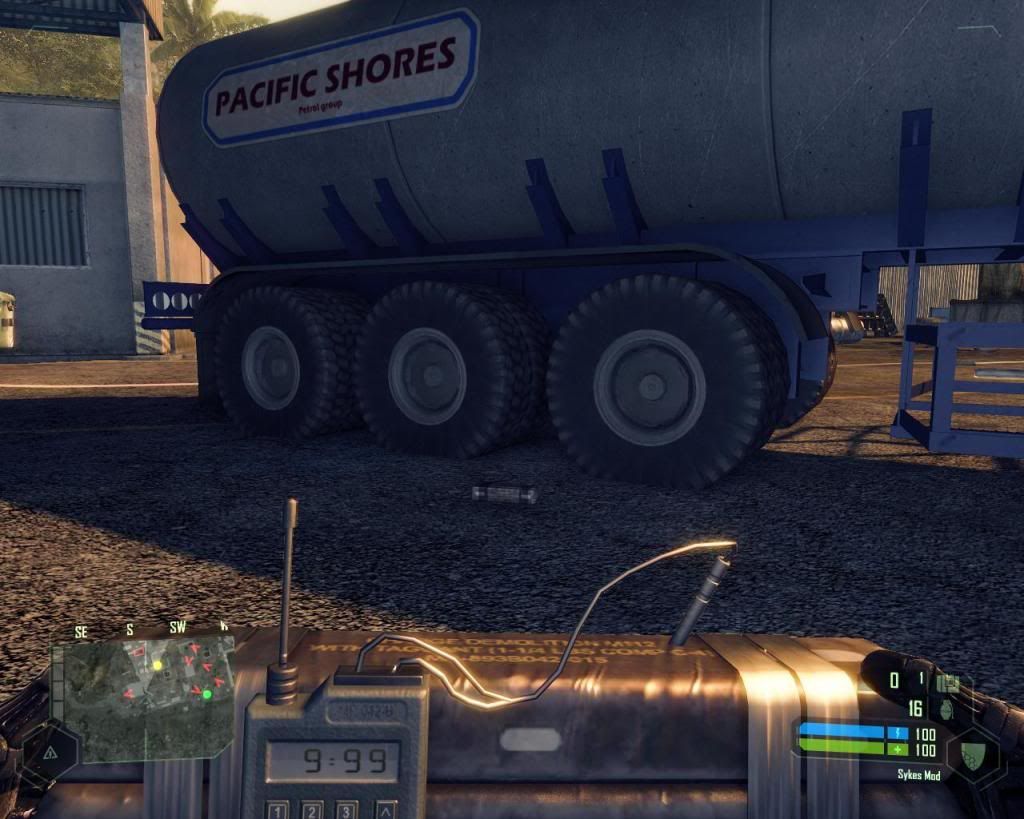Select the green objective marker on the minimap
Image resolution: width=1024 pixels, height=819 pixels.
tap(207, 693)
